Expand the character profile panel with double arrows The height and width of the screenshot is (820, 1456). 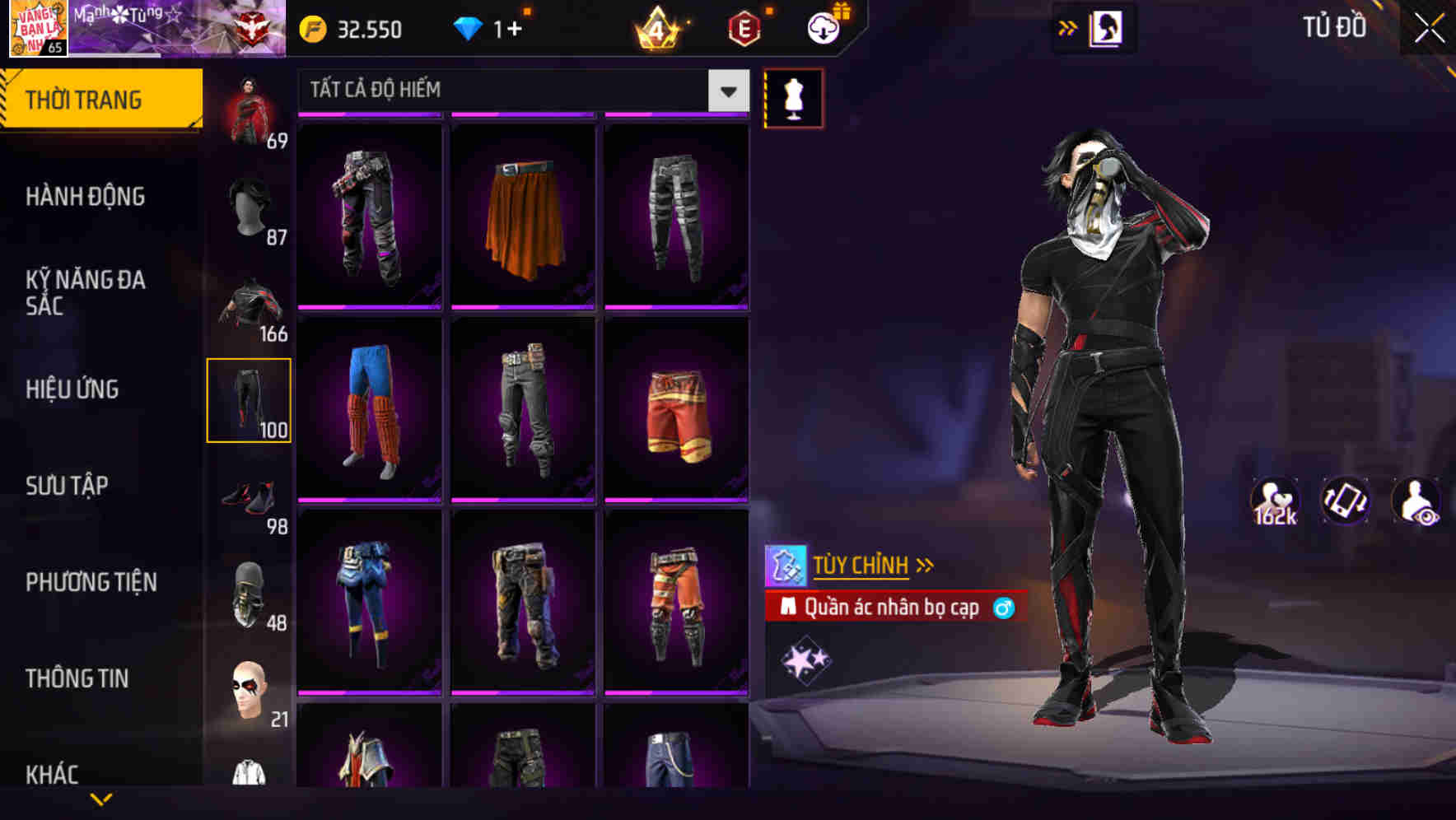(x=1067, y=27)
